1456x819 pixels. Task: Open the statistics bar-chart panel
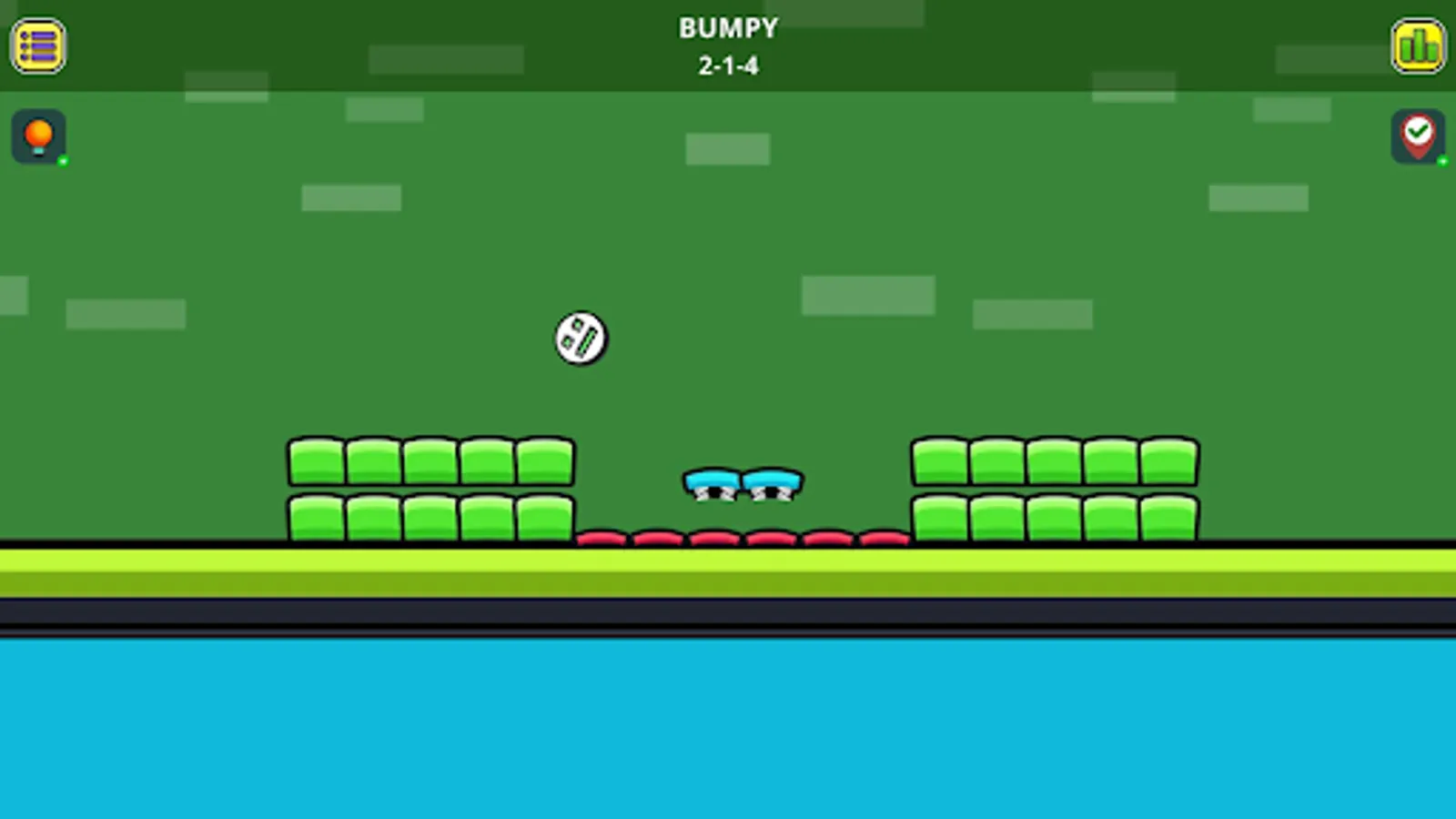1418,46
